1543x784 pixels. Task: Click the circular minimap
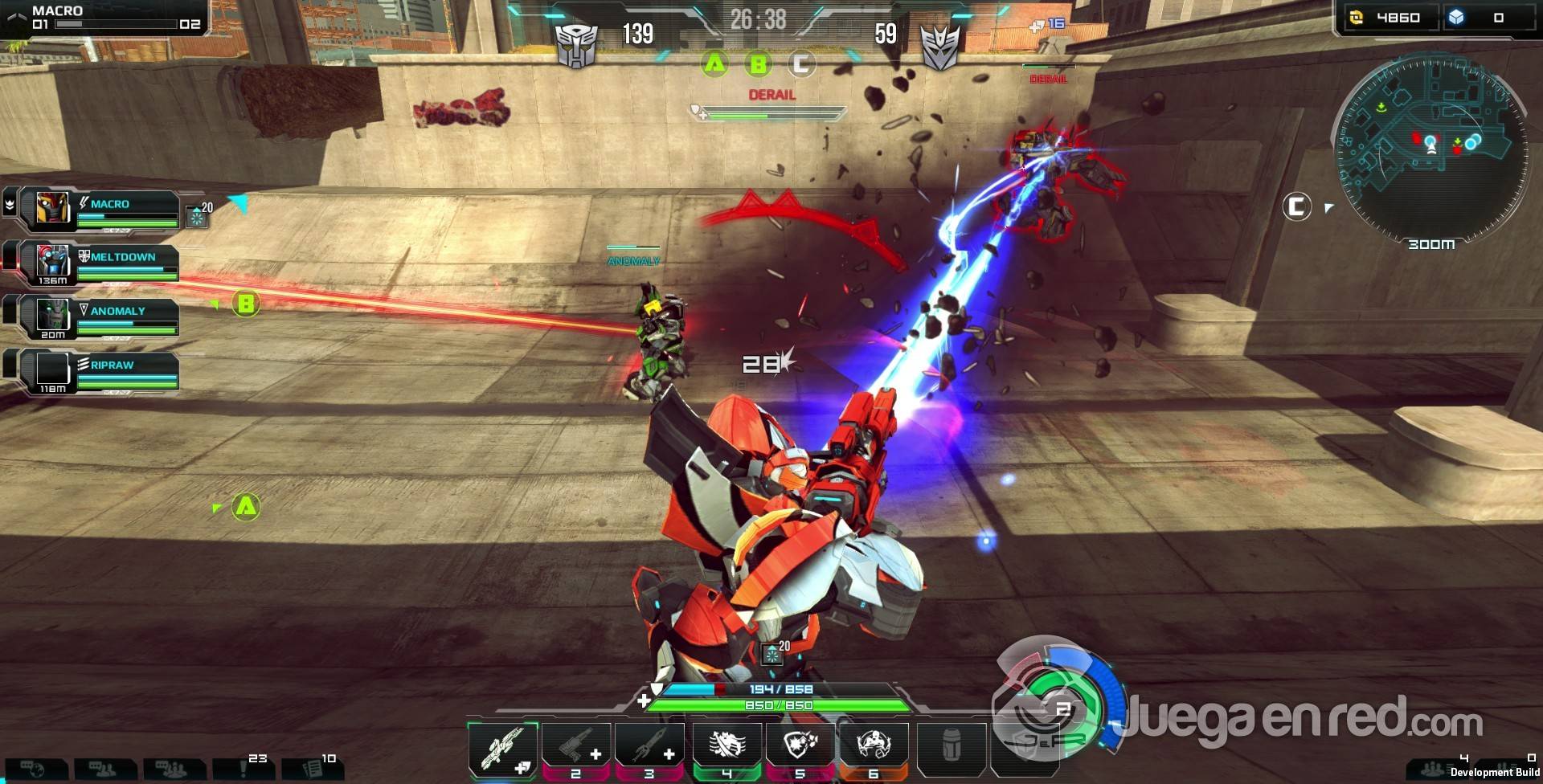[1430, 149]
